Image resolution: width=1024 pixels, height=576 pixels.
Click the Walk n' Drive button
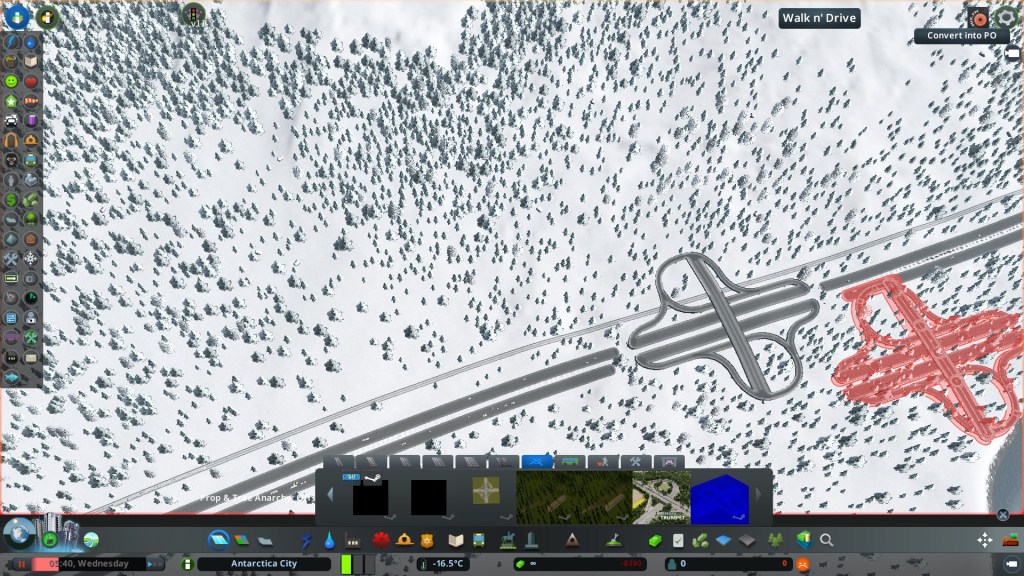819,18
